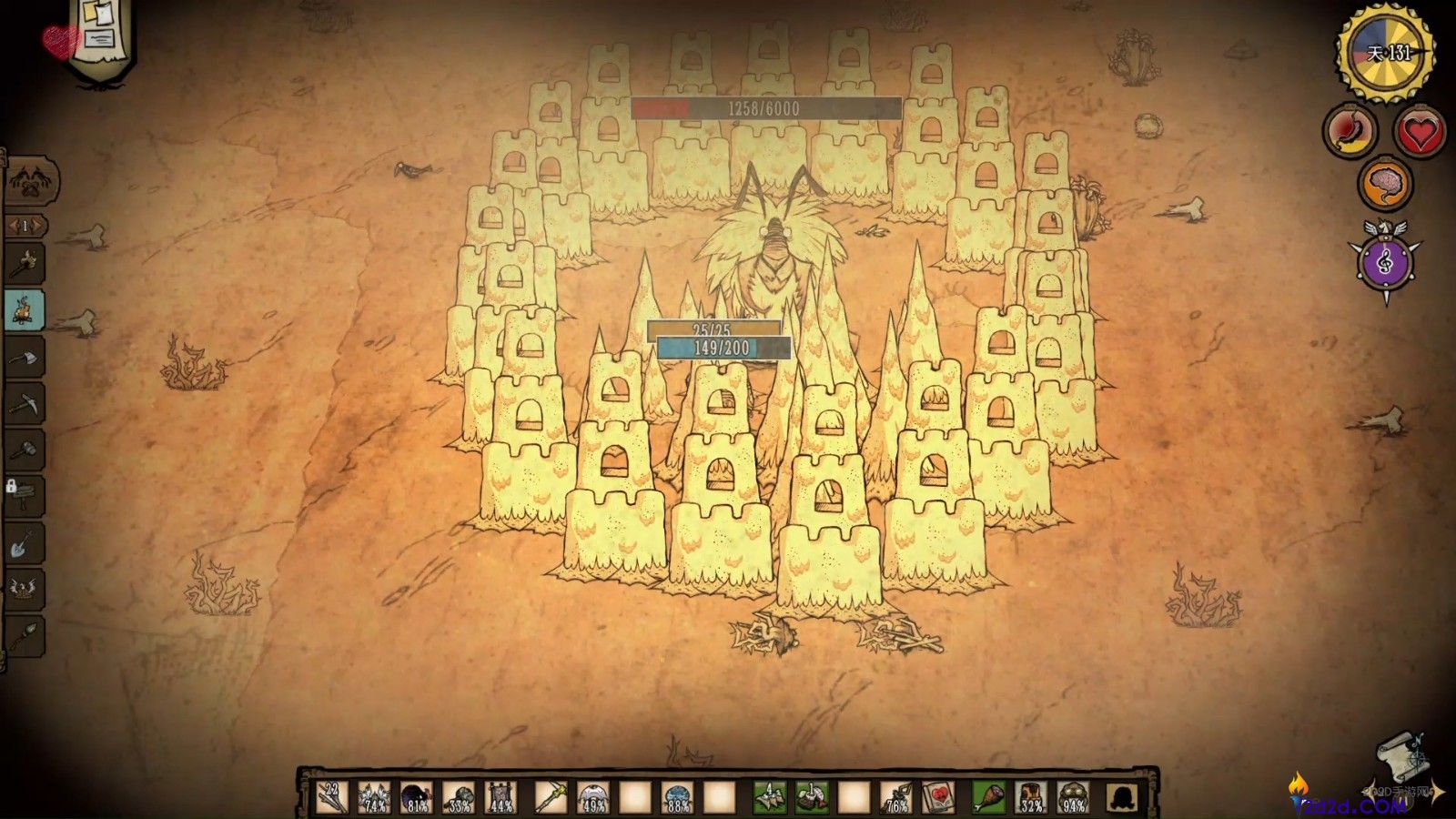Choose the highlighted campfire recipe
The width and height of the screenshot is (1456, 819).
point(25,310)
